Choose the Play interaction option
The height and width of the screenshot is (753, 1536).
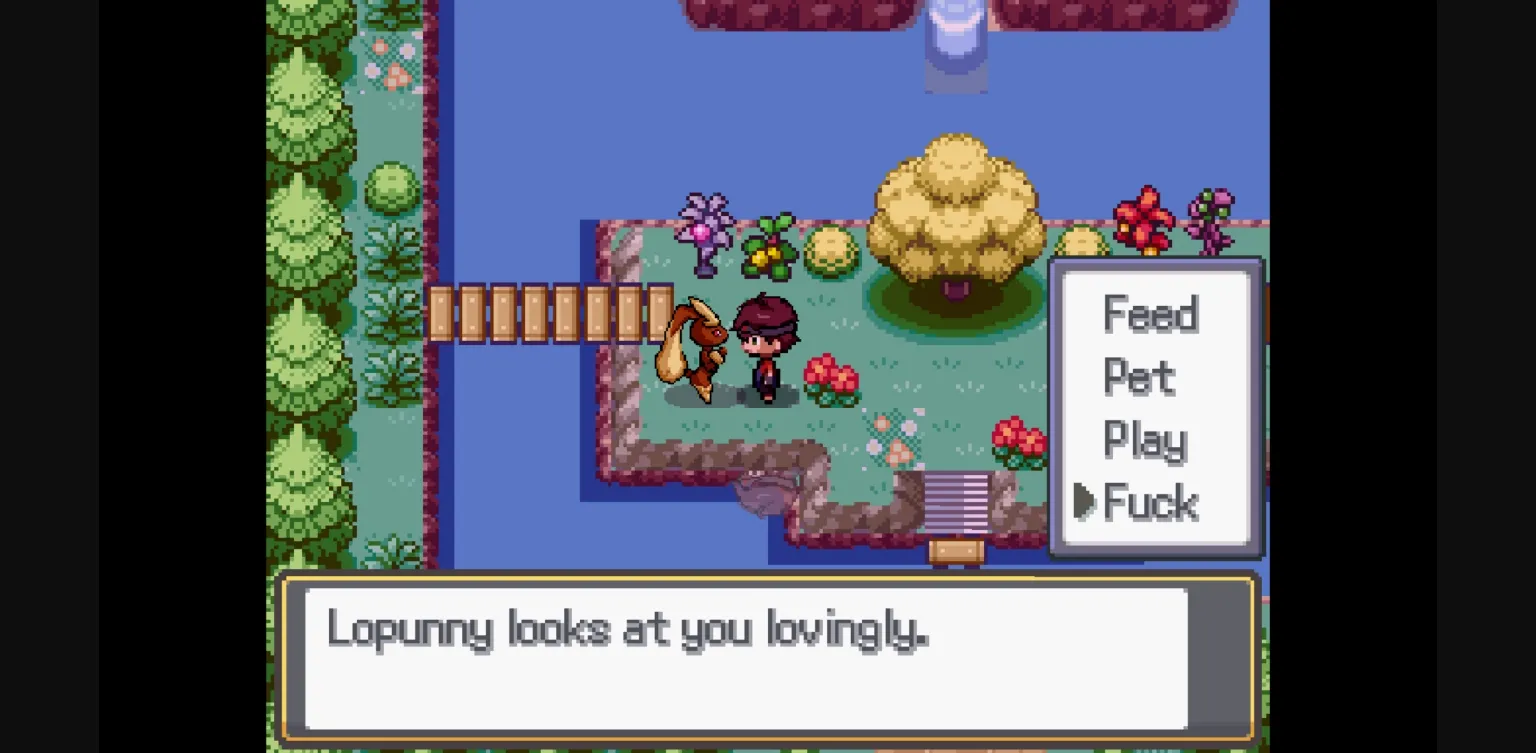tap(1143, 440)
